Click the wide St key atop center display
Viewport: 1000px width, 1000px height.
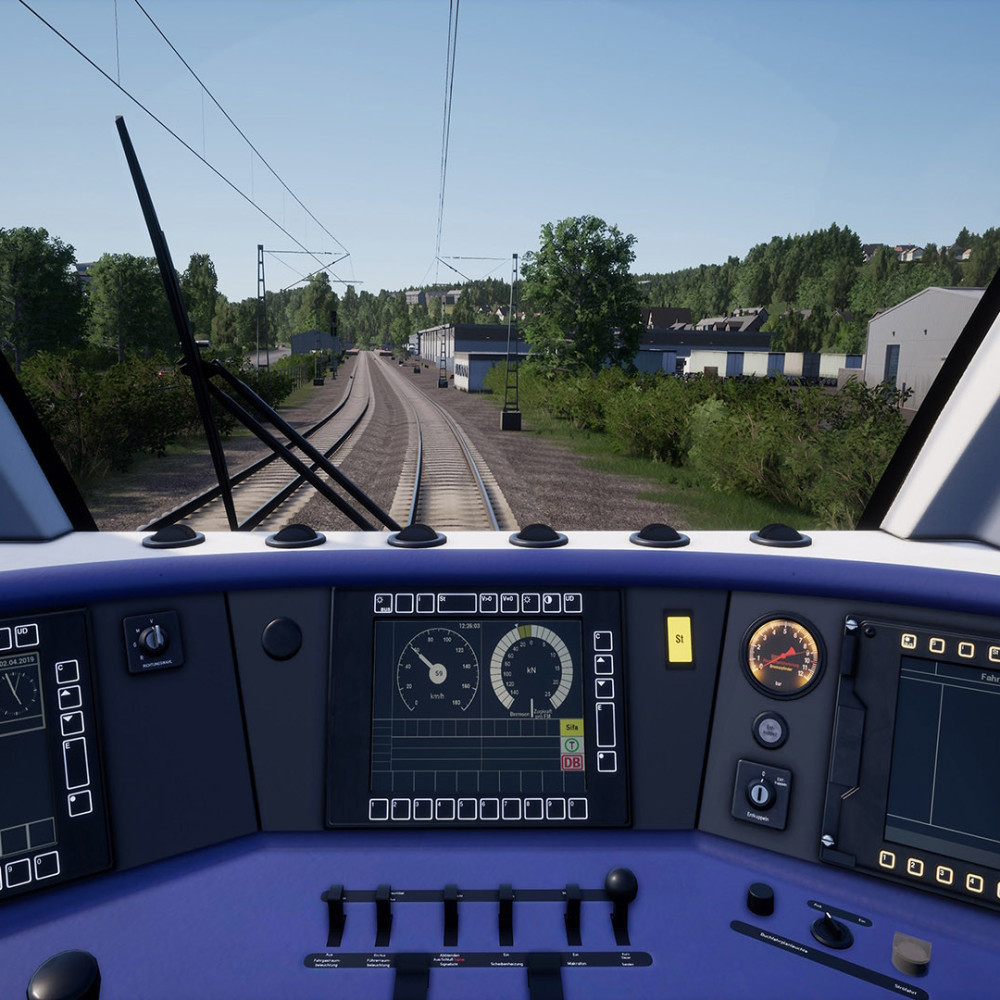[x=457, y=603]
